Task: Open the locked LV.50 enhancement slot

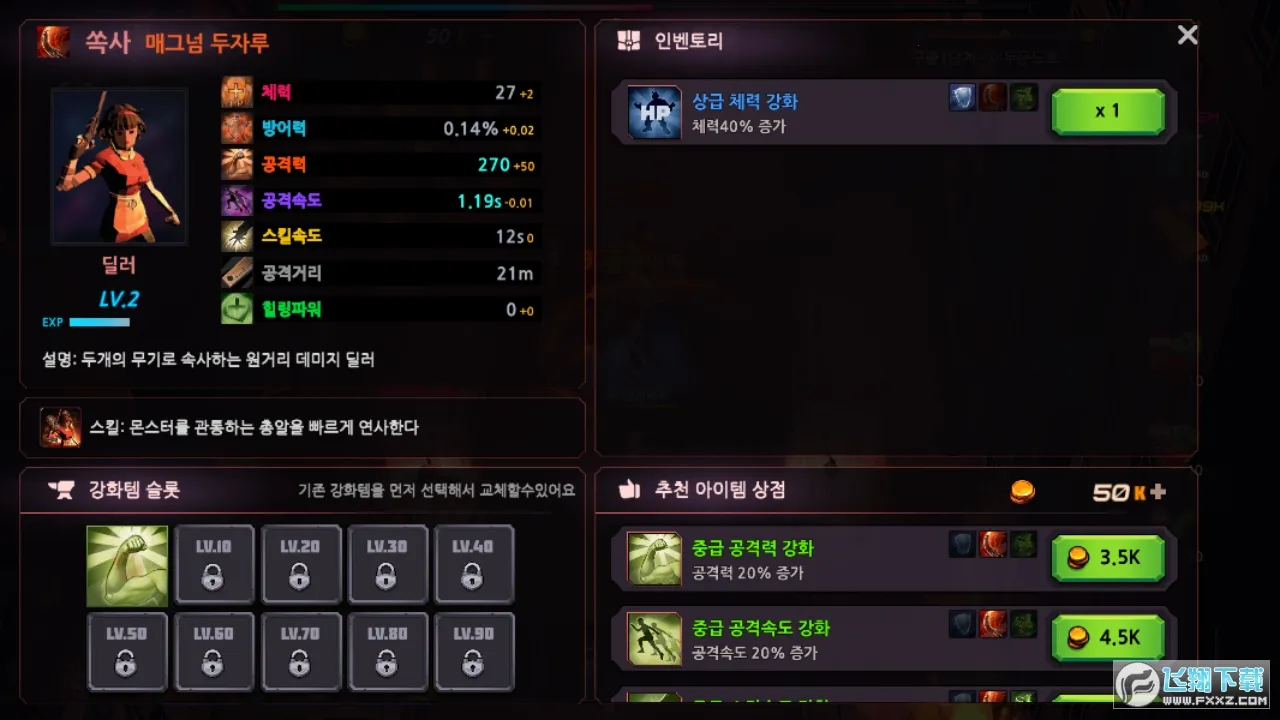Action: click(127, 651)
